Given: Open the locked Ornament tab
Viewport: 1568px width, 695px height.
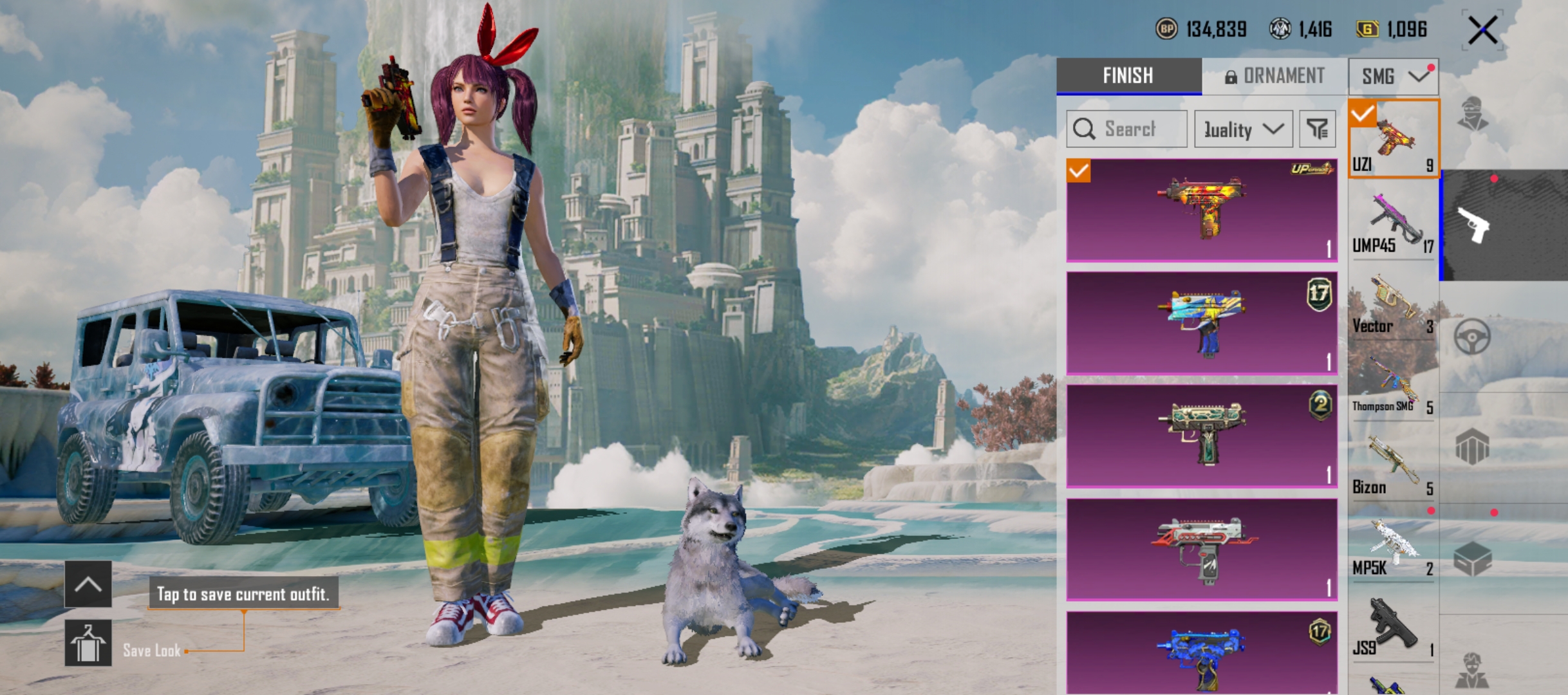Looking at the screenshot, I should pyautogui.click(x=1274, y=76).
